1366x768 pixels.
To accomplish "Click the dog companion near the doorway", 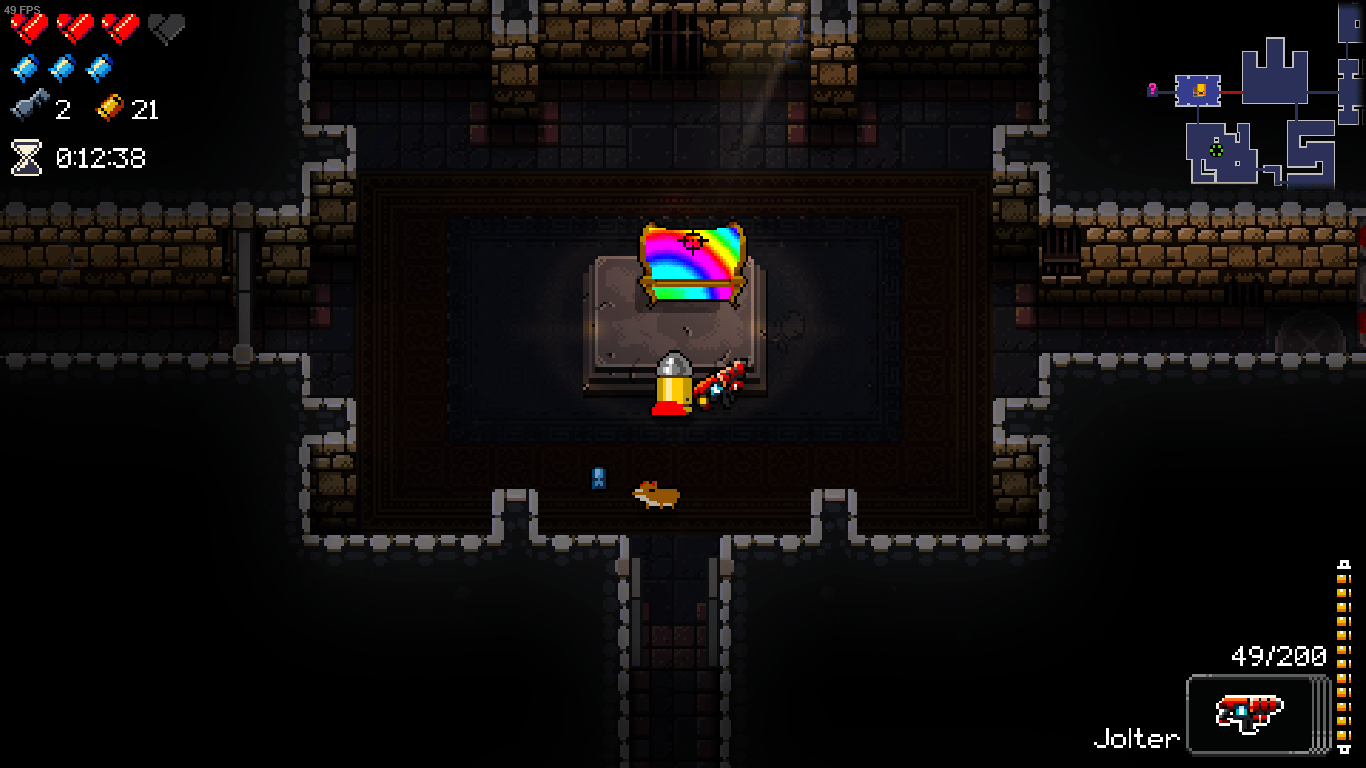I will [655, 495].
